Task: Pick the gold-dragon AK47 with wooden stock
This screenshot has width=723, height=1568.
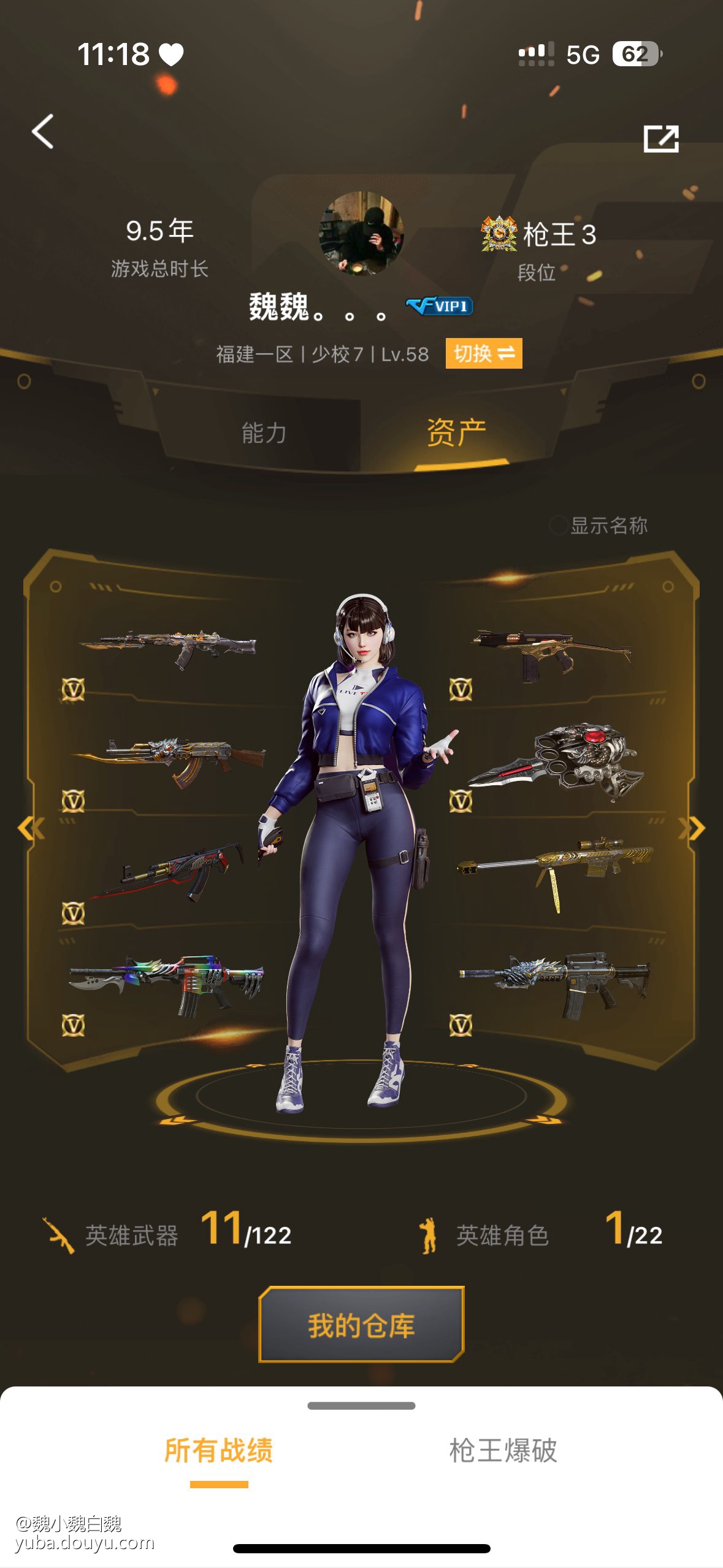Action: [x=169, y=759]
